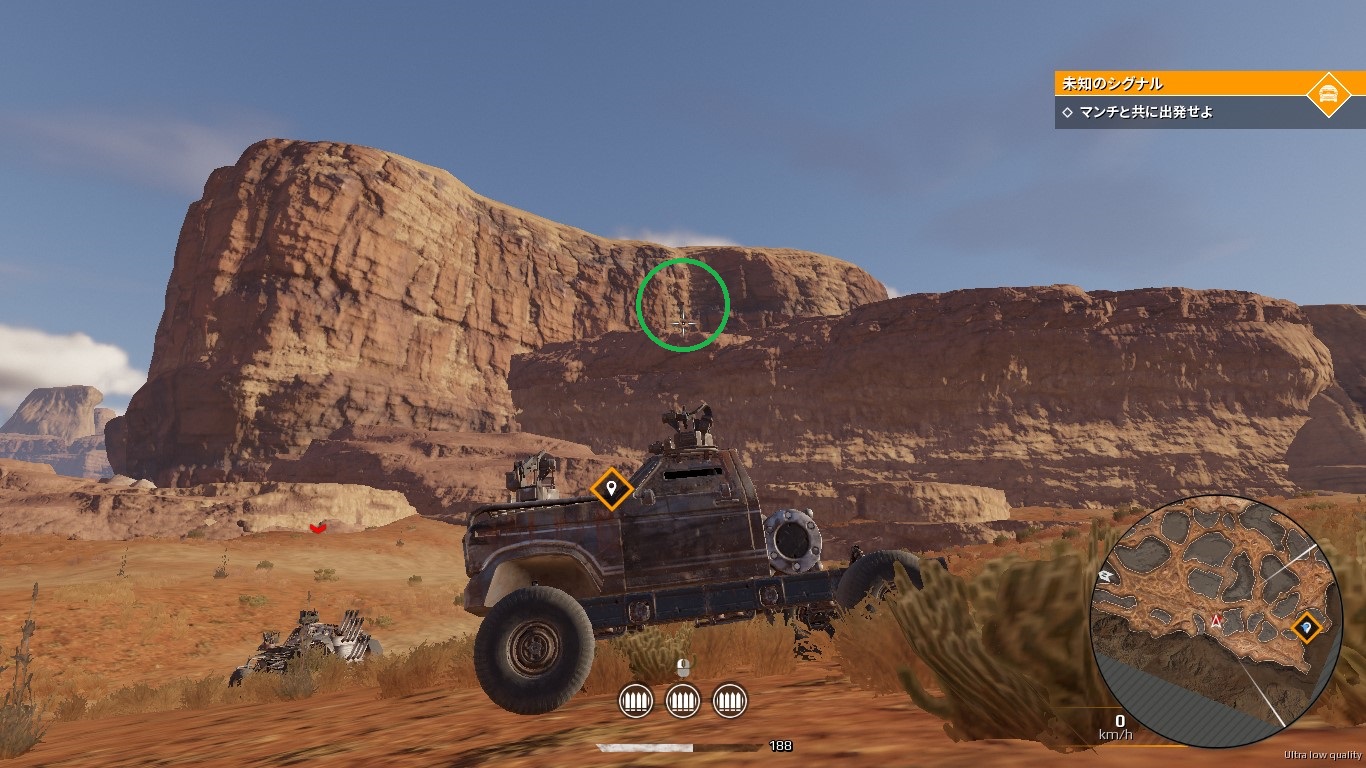Click the orange car diamond quest icon
This screenshot has width=1366, height=768.
pyautogui.click(x=1329, y=95)
